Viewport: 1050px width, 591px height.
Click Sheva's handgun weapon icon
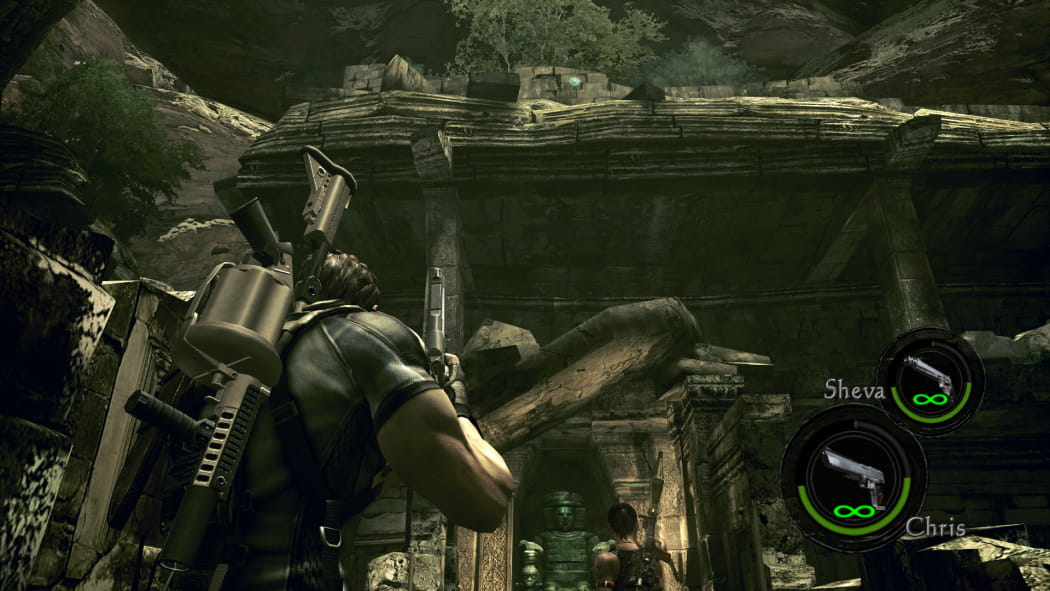[x=929, y=376]
